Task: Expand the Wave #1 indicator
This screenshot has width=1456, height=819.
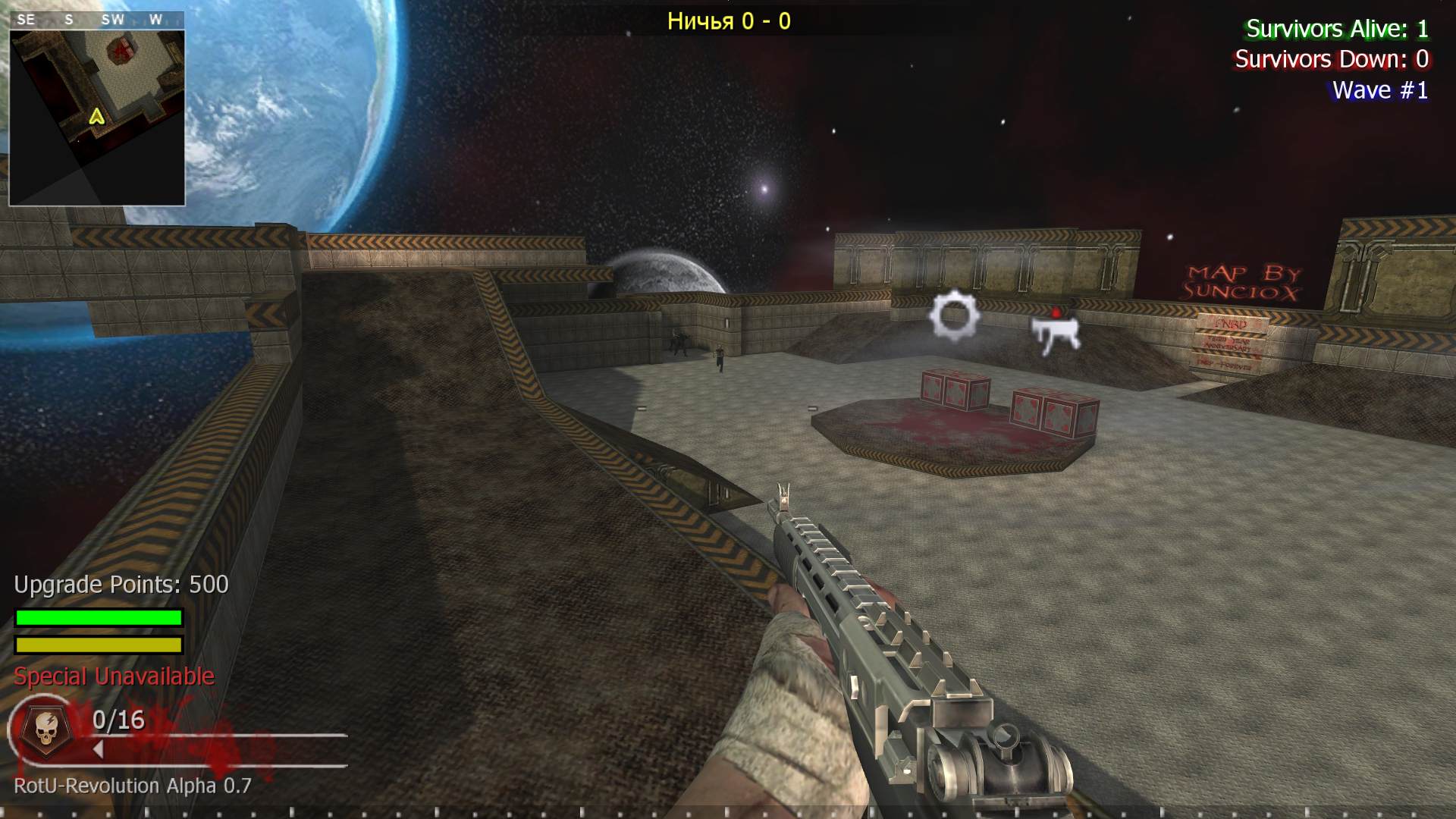Action: click(1380, 89)
